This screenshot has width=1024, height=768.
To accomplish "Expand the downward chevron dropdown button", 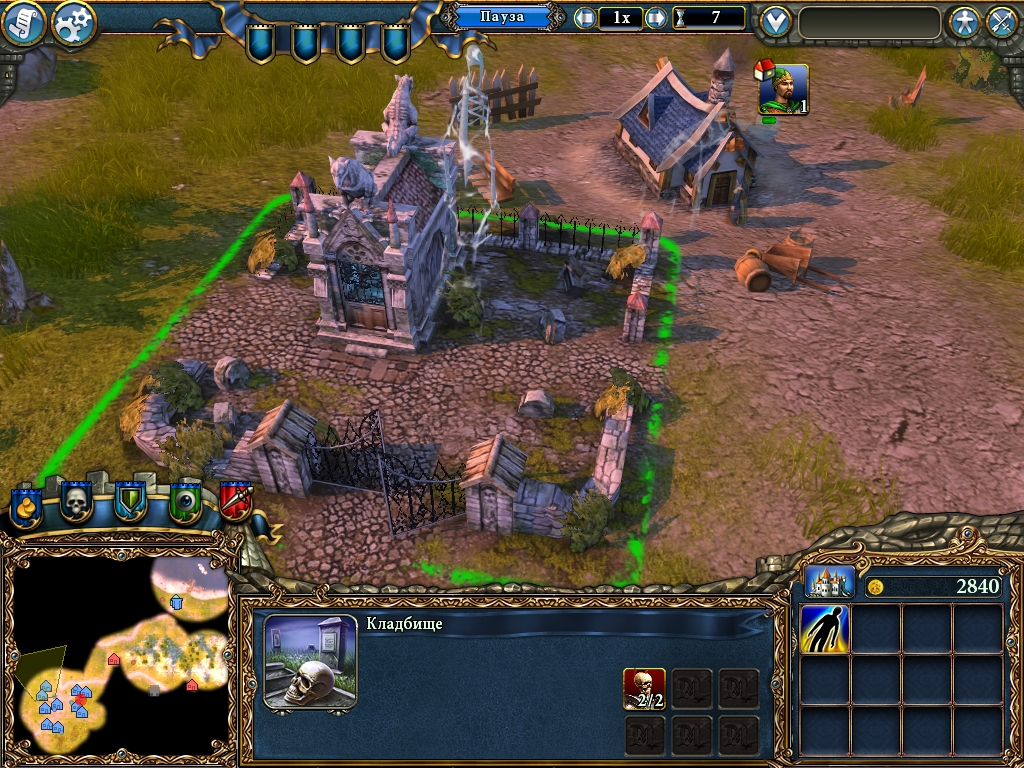I will pos(775,22).
